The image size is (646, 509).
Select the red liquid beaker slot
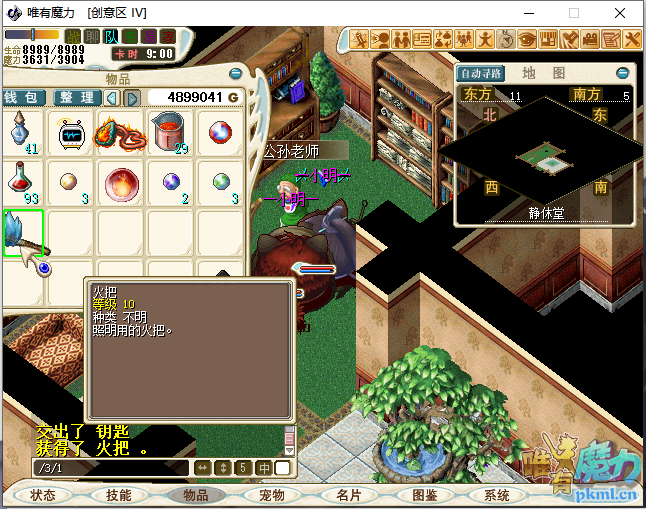click(x=170, y=133)
